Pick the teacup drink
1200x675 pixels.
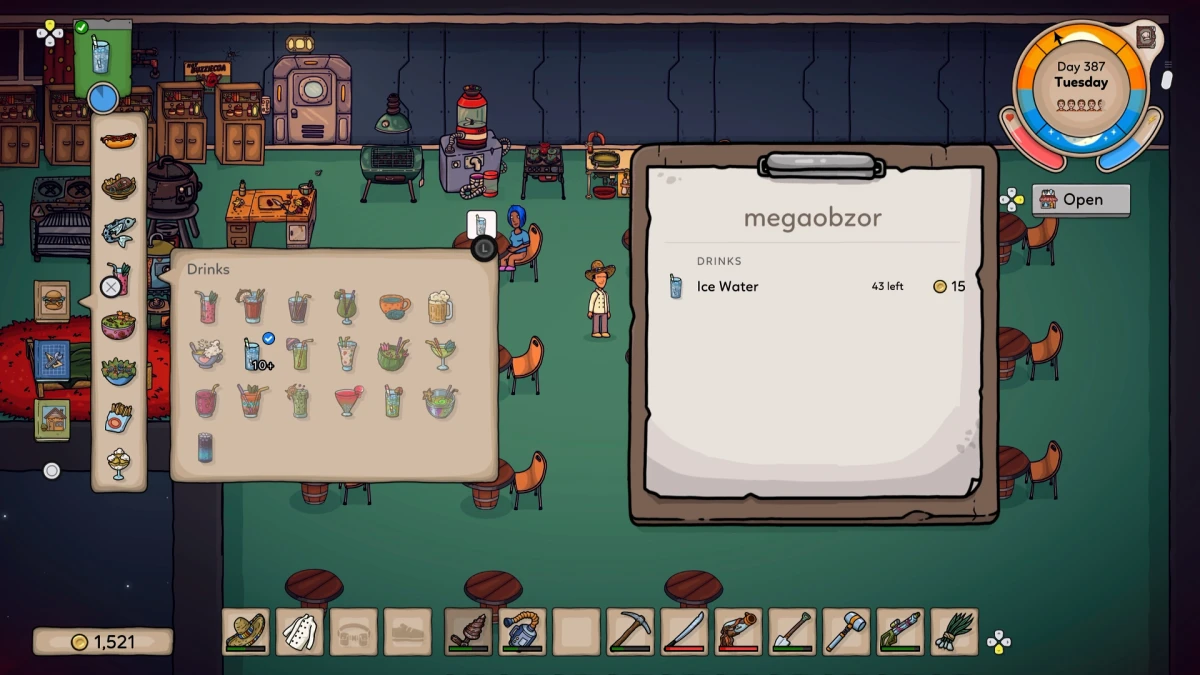coord(394,306)
